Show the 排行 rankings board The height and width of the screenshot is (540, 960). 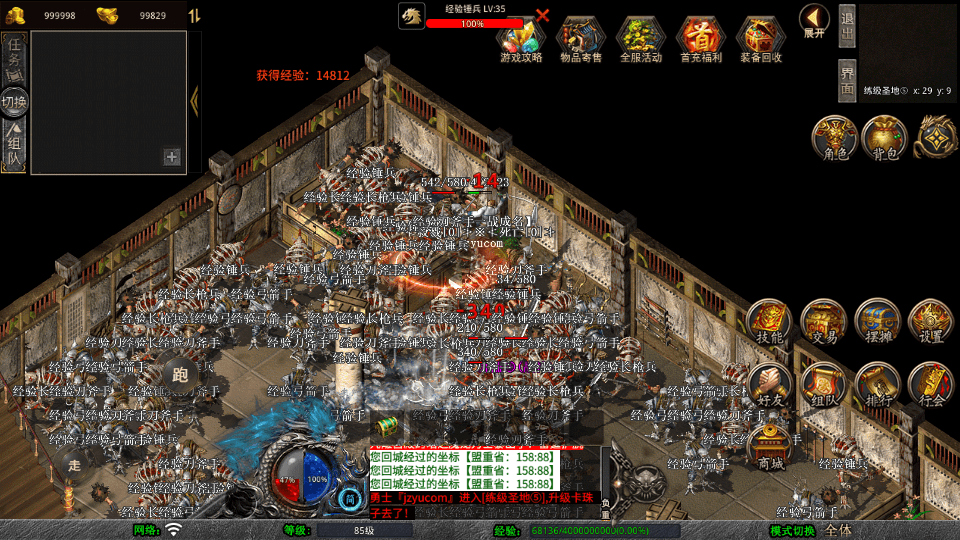pos(877,385)
